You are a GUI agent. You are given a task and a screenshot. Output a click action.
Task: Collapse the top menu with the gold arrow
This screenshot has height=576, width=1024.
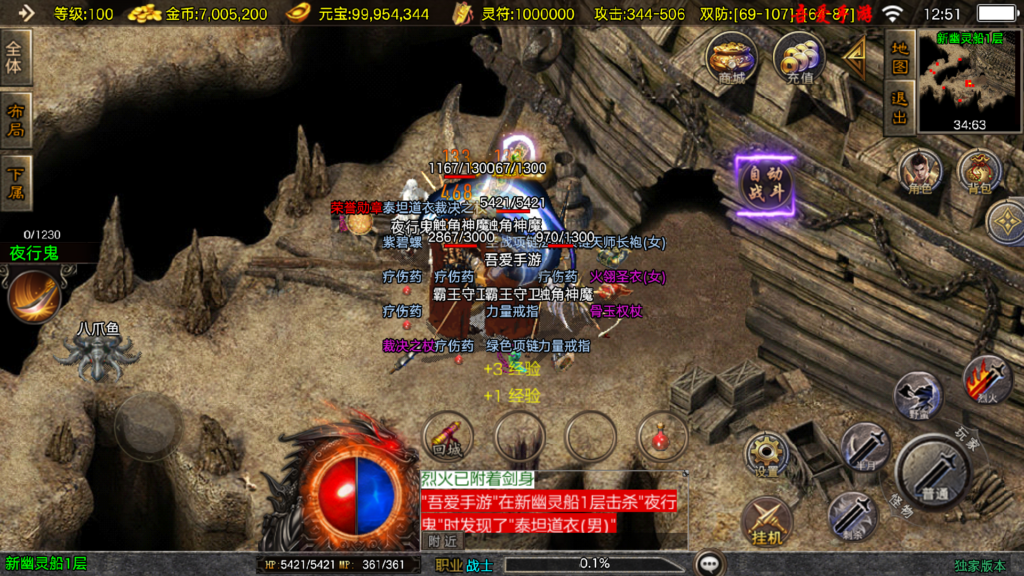click(x=855, y=56)
